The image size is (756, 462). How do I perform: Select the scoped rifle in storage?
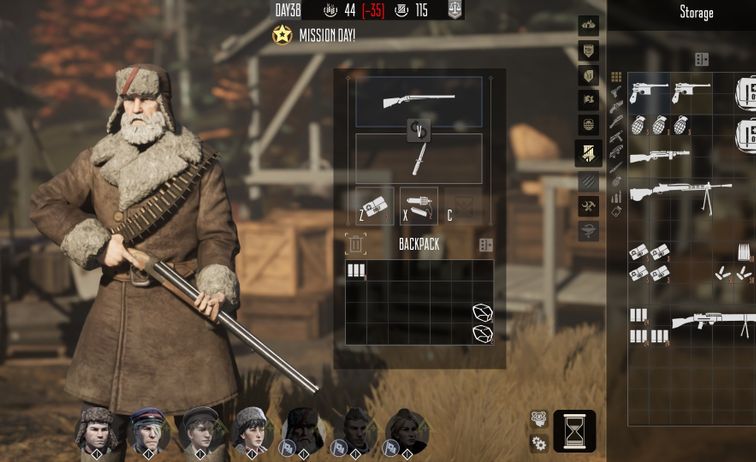(x=660, y=157)
